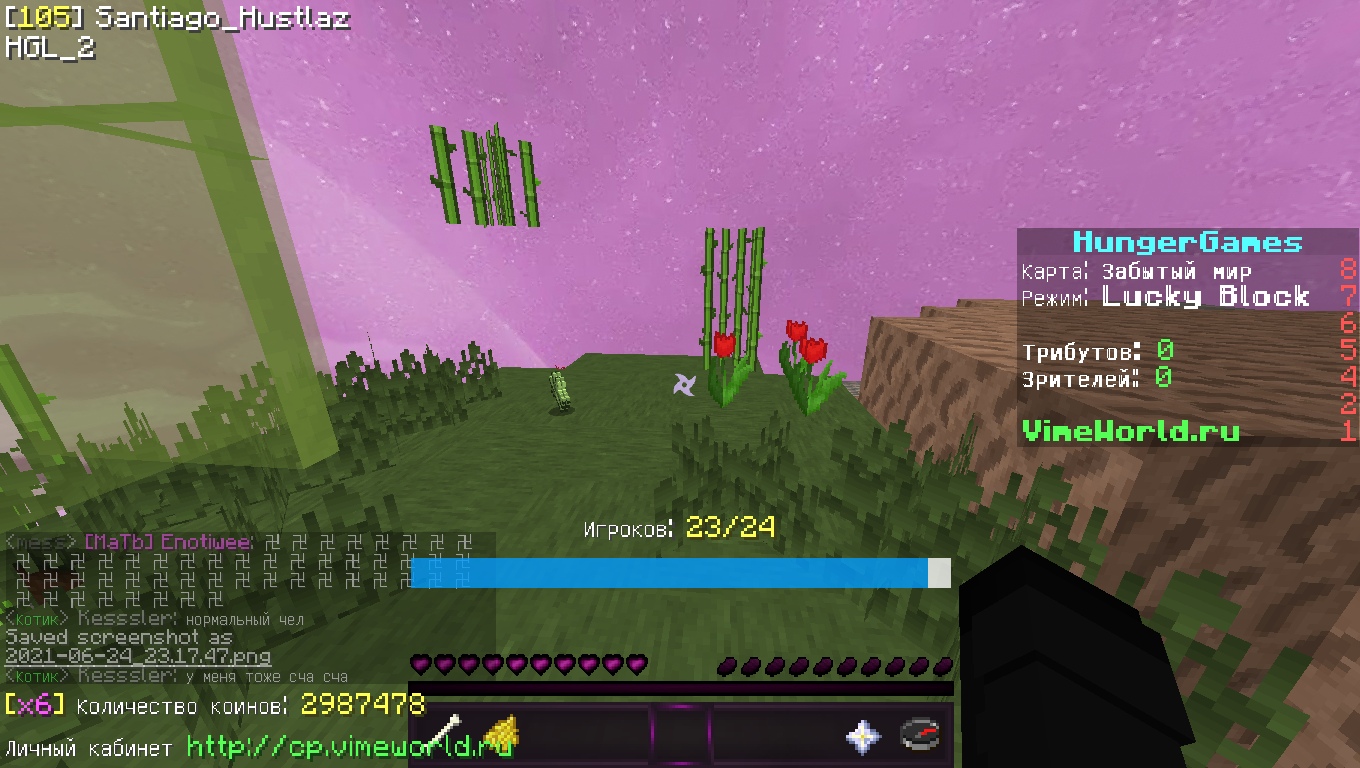This screenshot has width=1360, height=768.
Task: Click the shuriken crosshair icon
Action: point(686,385)
